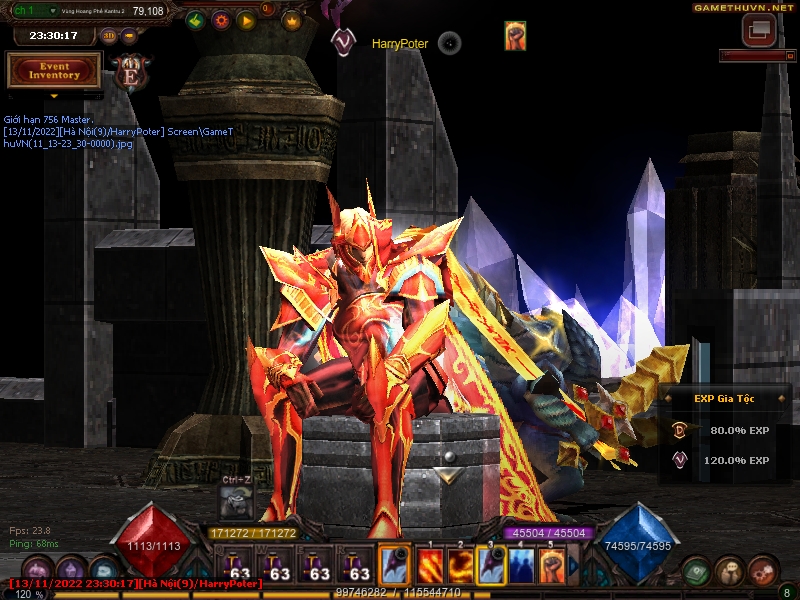Click the red E shield emblem
The height and width of the screenshot is (600, 800).
point(129,72)
